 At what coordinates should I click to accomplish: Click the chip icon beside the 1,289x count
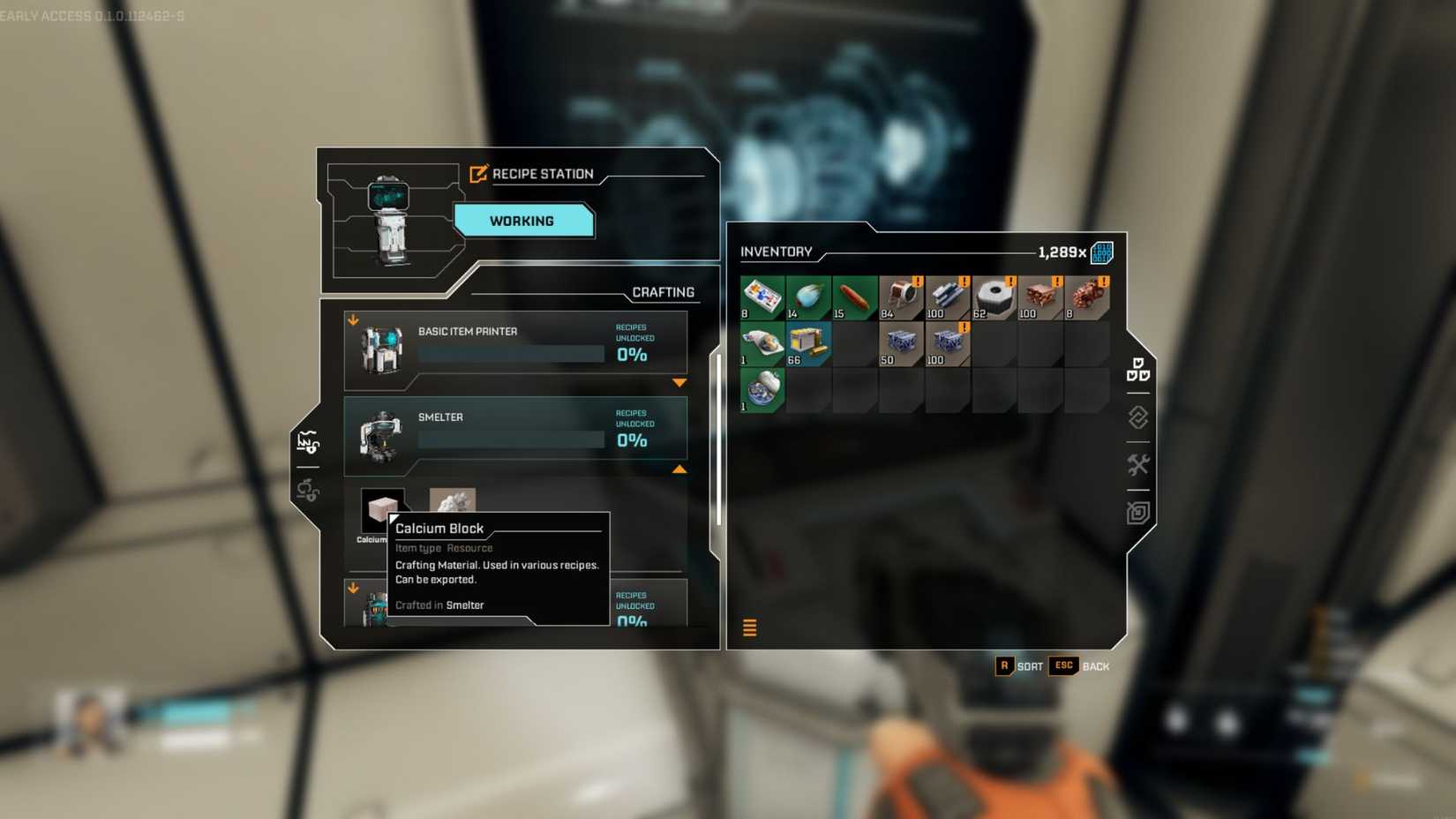pyautogui.click(x=1104, y=252)
